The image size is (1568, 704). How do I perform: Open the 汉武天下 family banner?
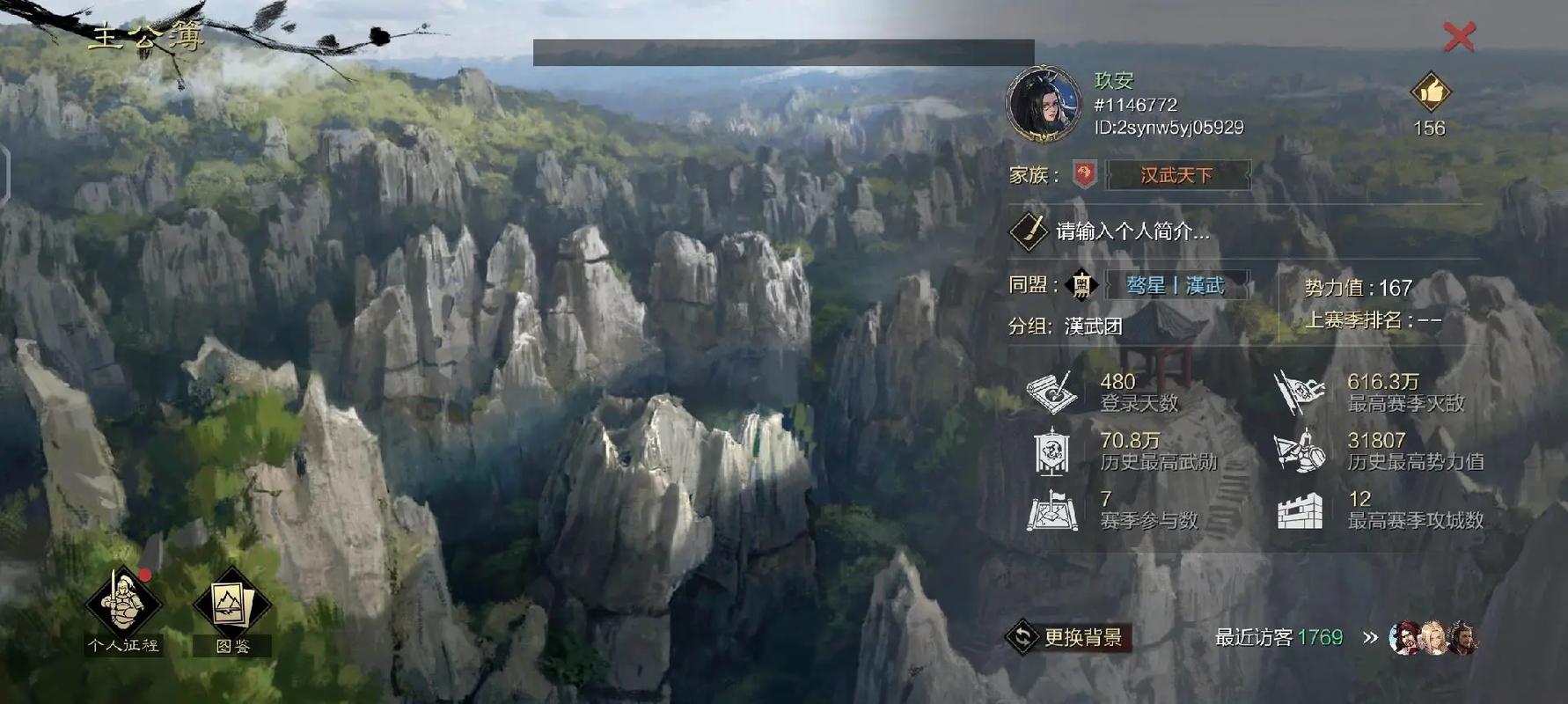[1176, 175]
